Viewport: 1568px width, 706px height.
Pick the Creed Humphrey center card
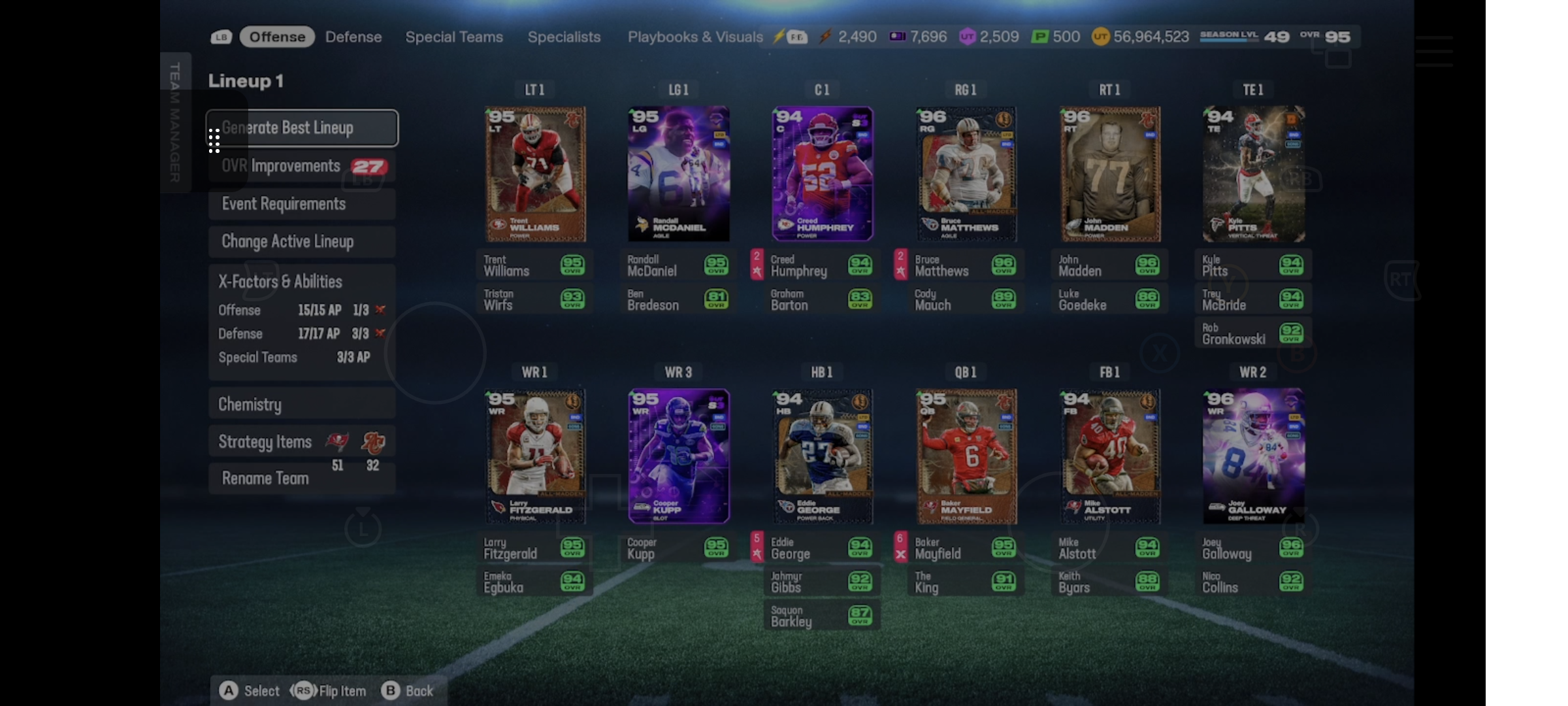coord(822,174)
